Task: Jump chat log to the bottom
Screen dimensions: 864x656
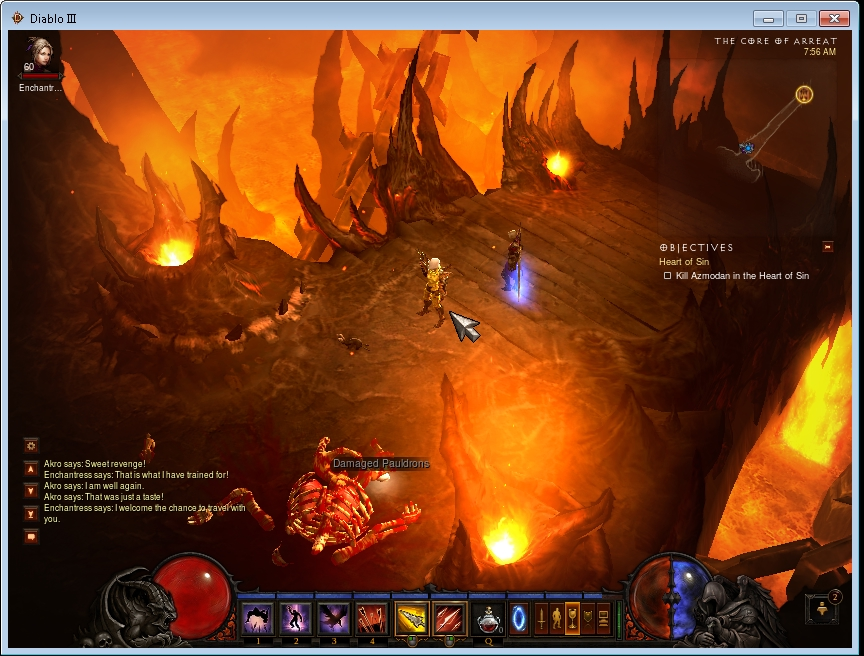Action: [31, 513]
